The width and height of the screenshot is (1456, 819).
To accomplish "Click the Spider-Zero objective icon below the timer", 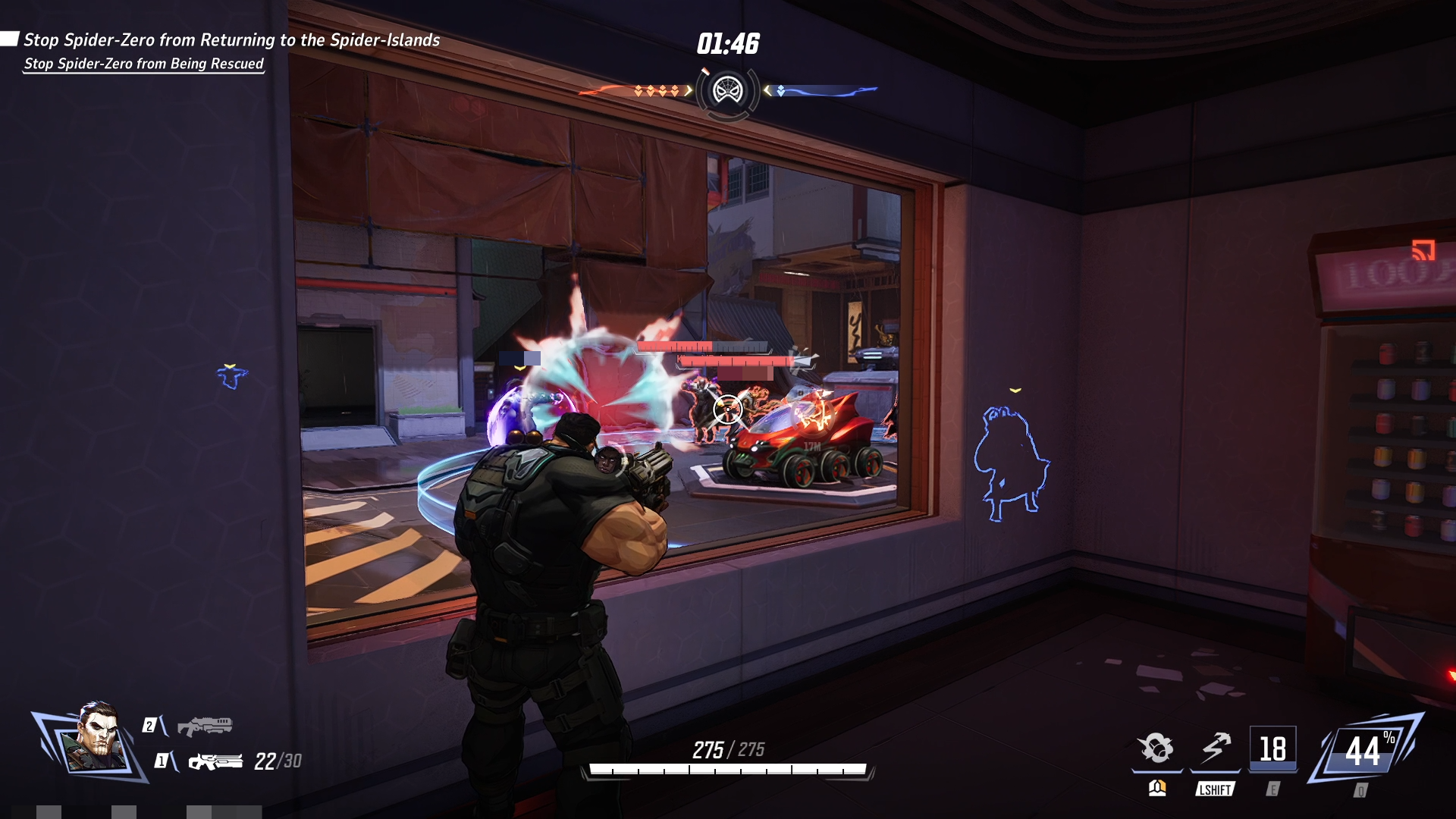I will [728, 92].
